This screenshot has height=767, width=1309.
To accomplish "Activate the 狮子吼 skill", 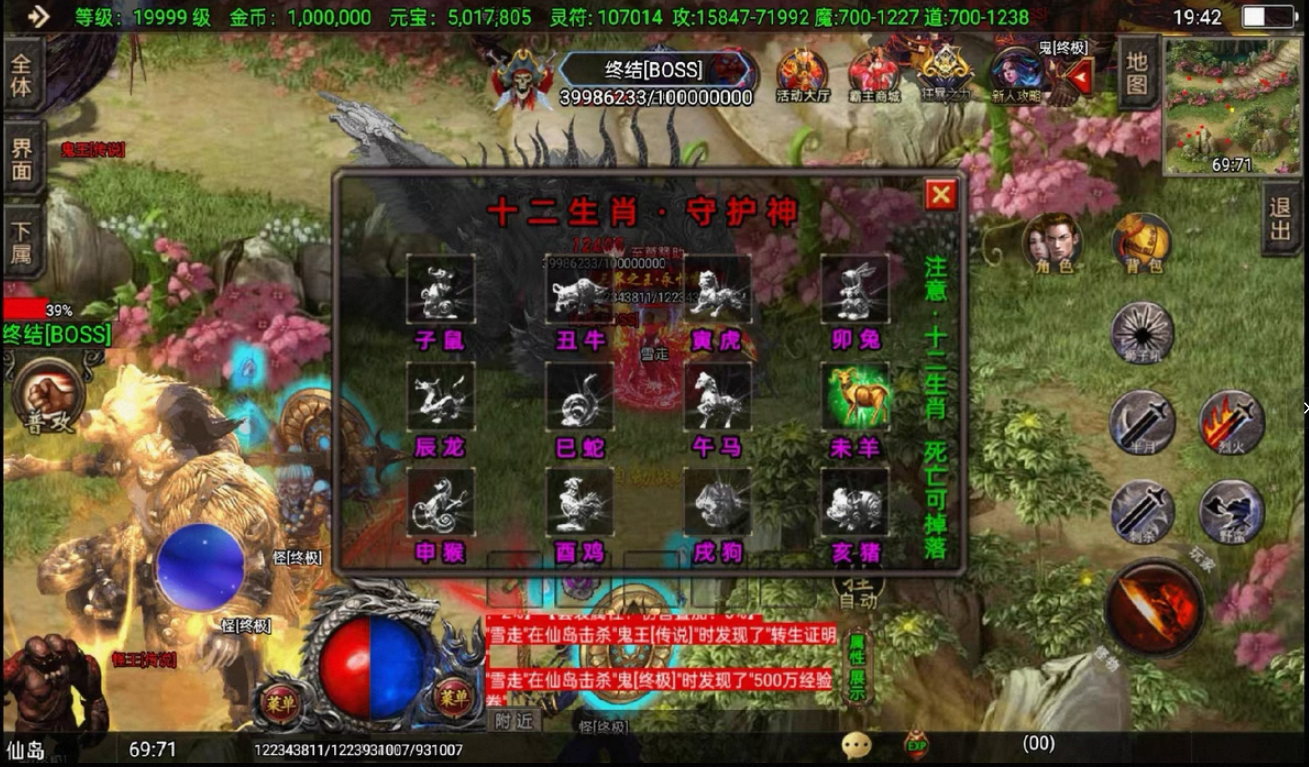I will pos(1142,332).
